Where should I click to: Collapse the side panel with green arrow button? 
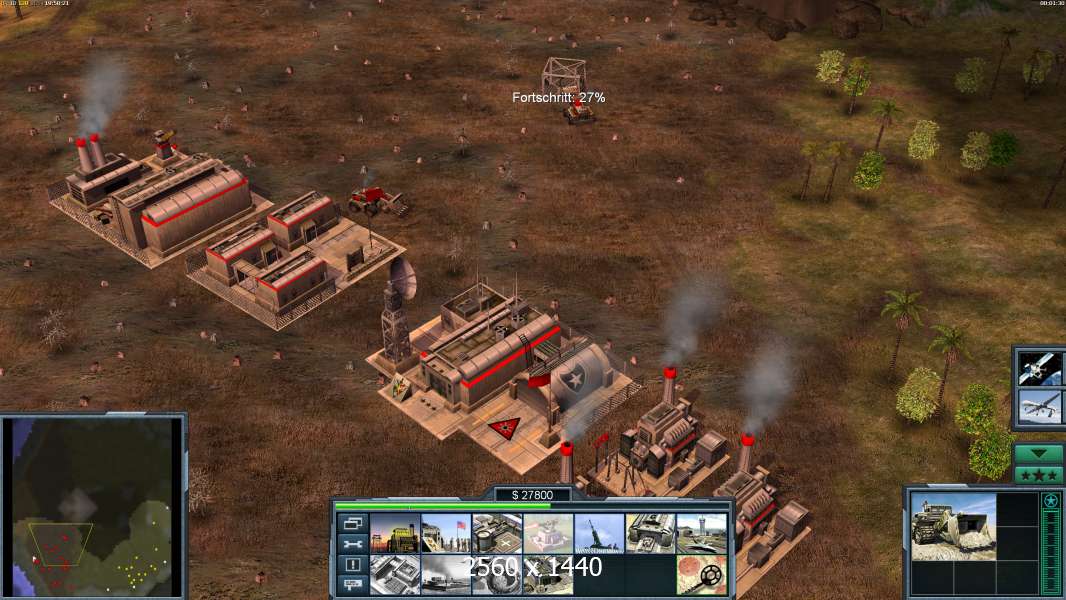[x=1039, y=454]
